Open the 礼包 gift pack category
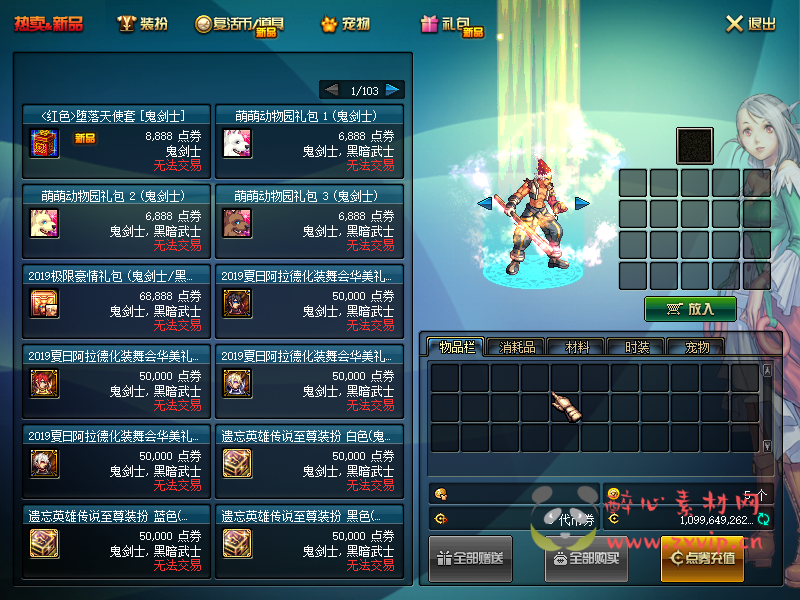This screenshot has width=800, height=600. [451, 25]
